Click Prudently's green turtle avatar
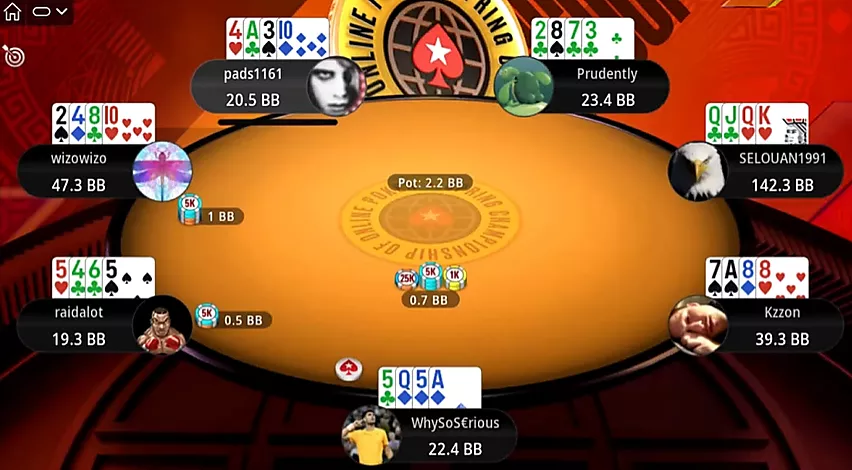The image size is (852, 470). coord(524,86)
